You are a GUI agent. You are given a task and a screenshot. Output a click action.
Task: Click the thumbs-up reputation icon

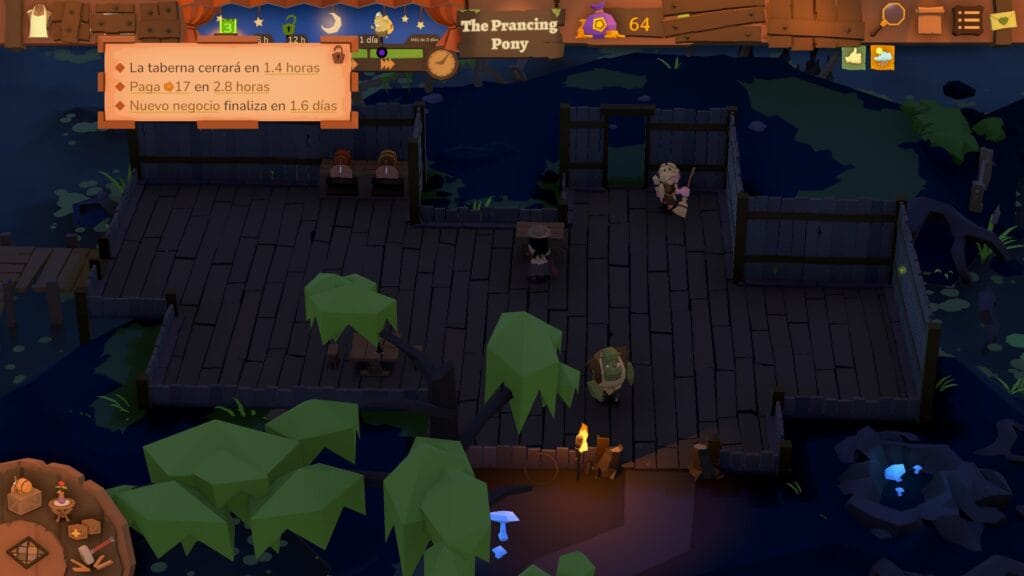pos(853,57)
